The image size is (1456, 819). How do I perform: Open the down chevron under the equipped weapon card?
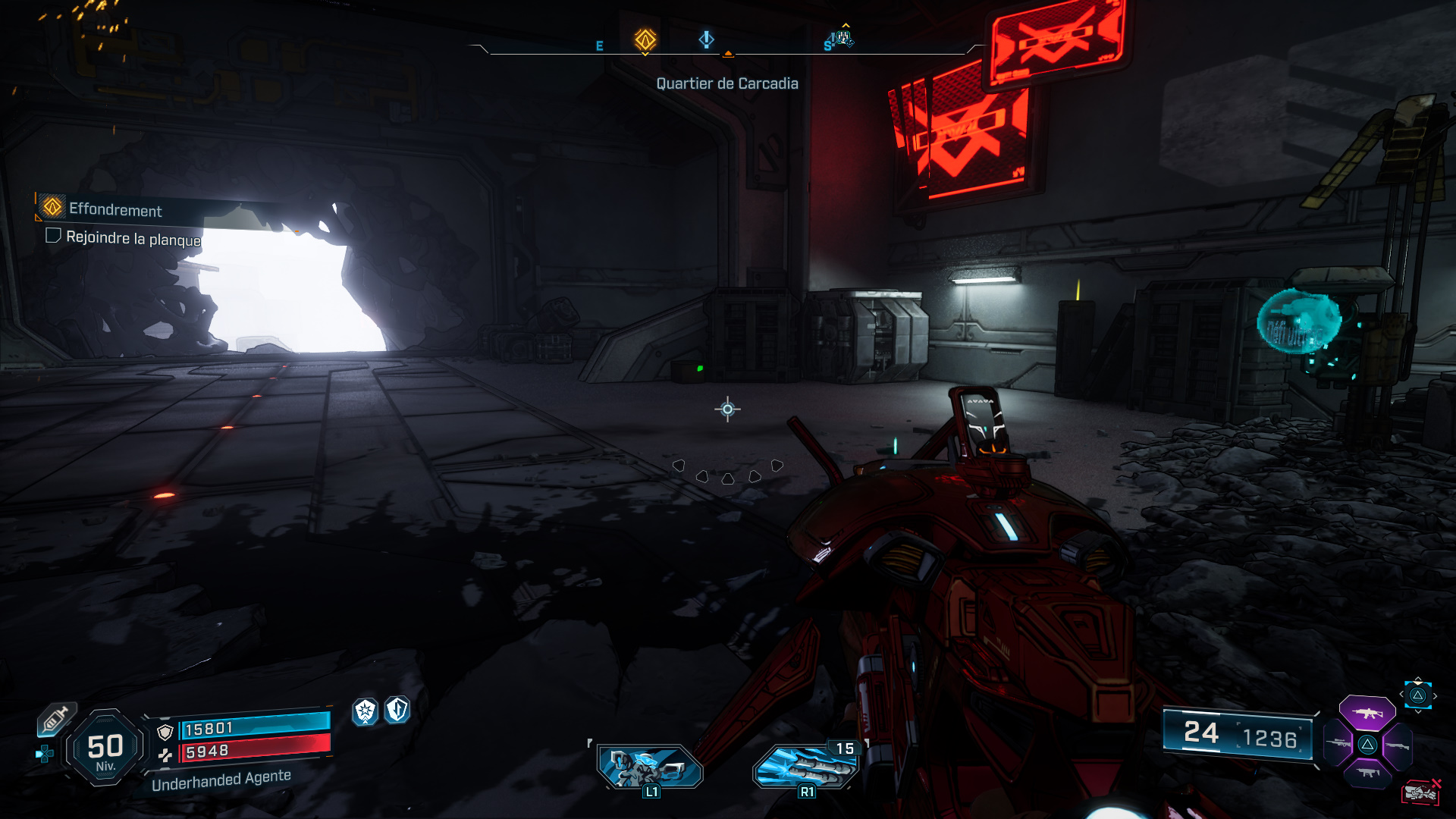click(1417, 712)
